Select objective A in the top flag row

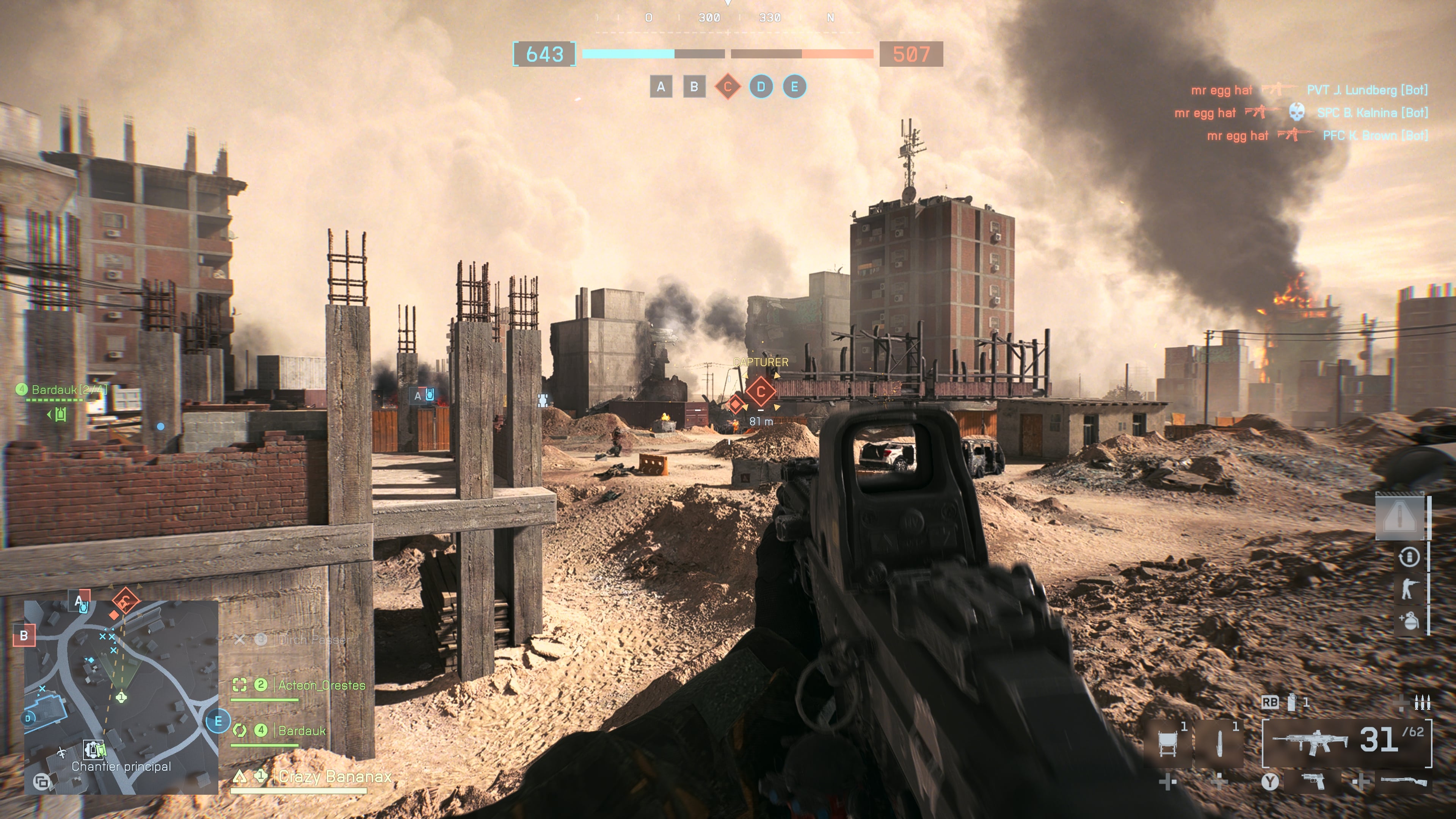pyautogui.click(x=661, y=87)
